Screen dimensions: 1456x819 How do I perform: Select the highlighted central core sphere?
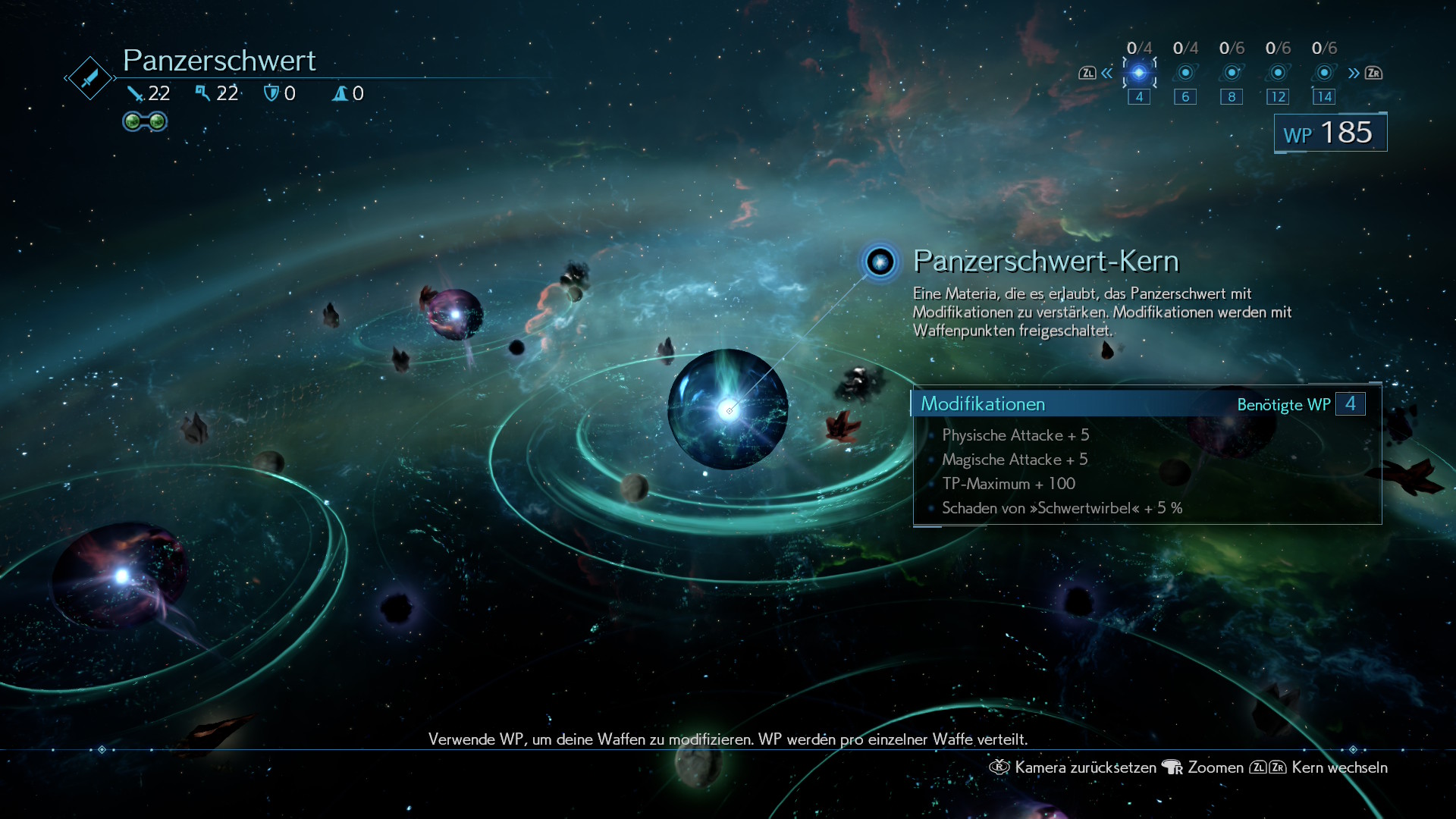(728, 409)
